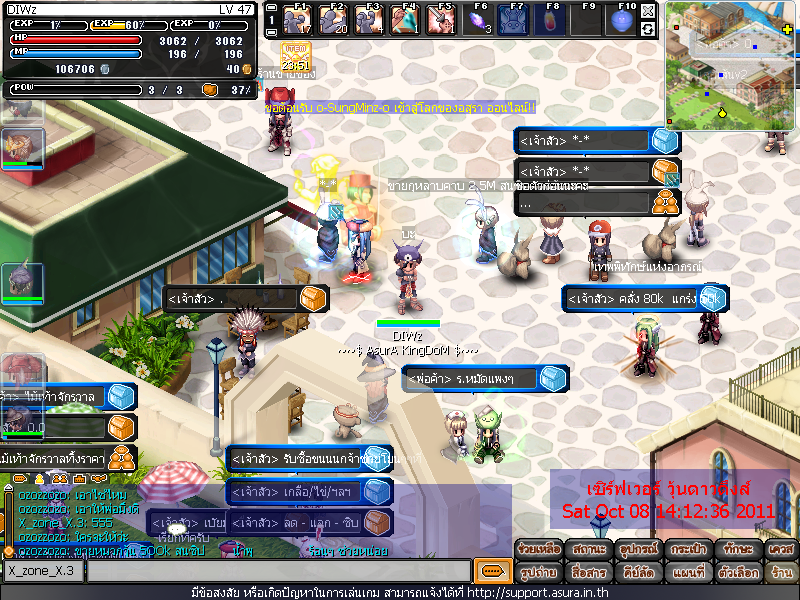The width and height of the screenshot is (800, 600).
Task: Open the ช่วยเหลือ (Help) menu
Action: pos(538,550)
